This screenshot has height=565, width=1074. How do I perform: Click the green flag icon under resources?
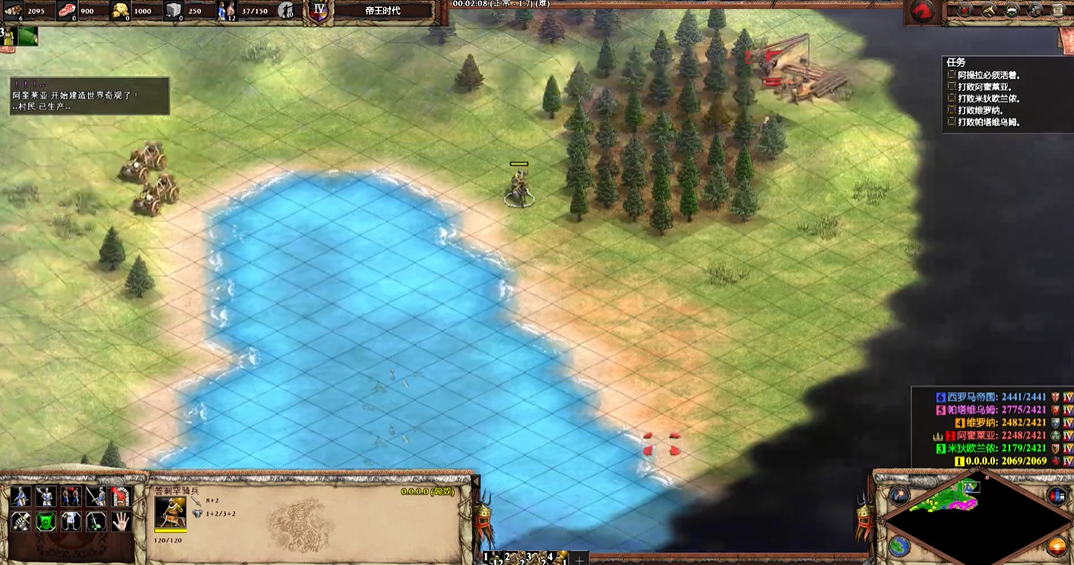[27, 36]
